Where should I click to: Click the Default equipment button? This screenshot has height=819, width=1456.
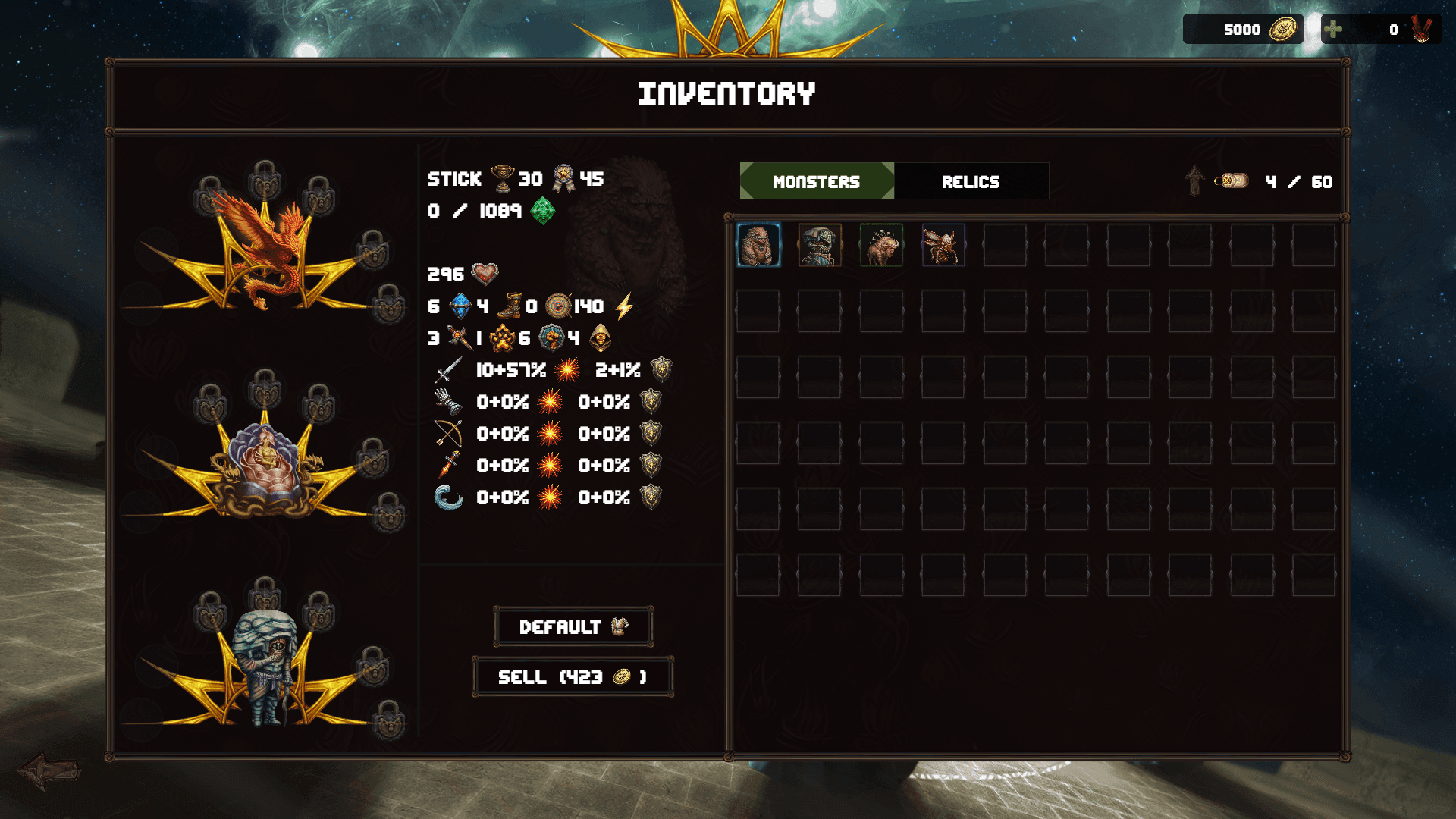(573, 626)
